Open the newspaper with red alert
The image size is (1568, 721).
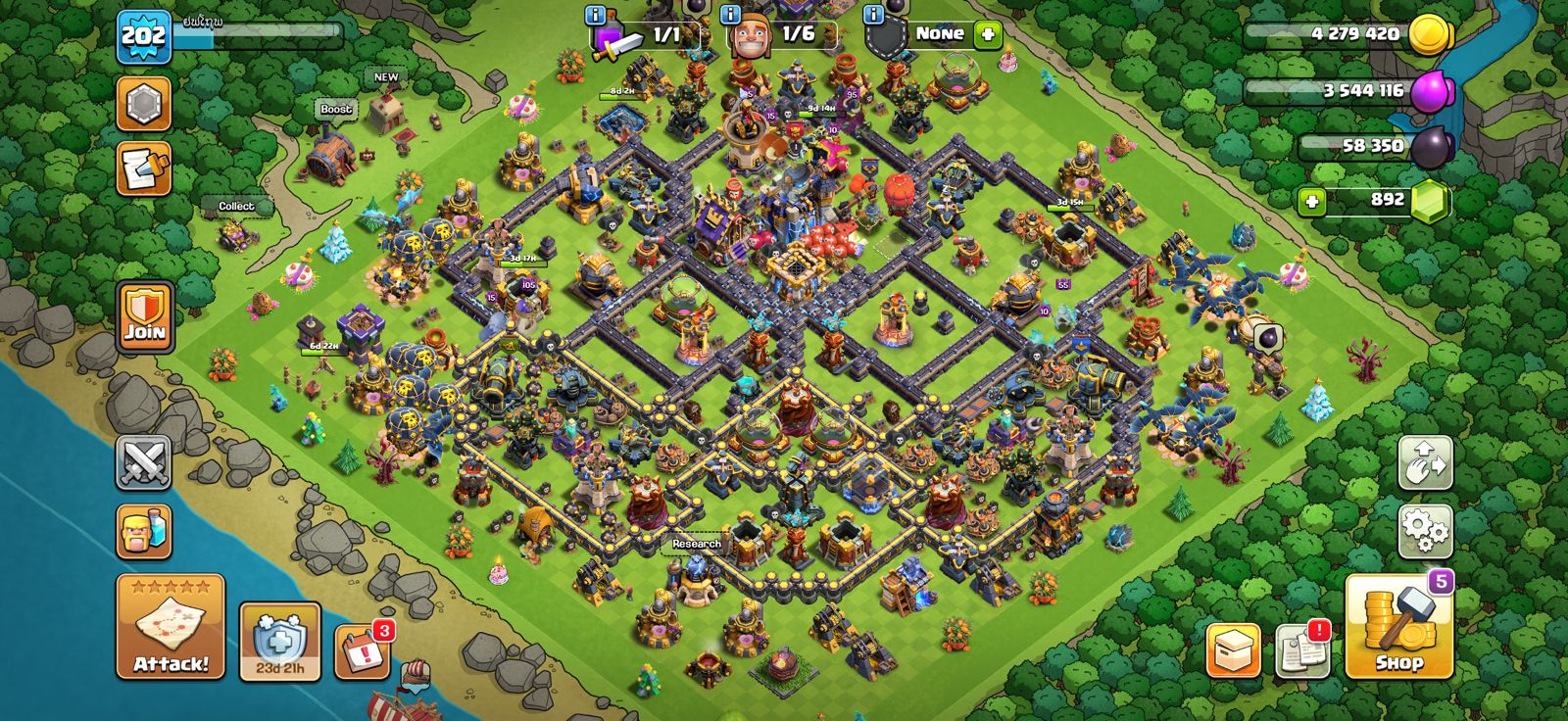click(x=1303, y=650)
